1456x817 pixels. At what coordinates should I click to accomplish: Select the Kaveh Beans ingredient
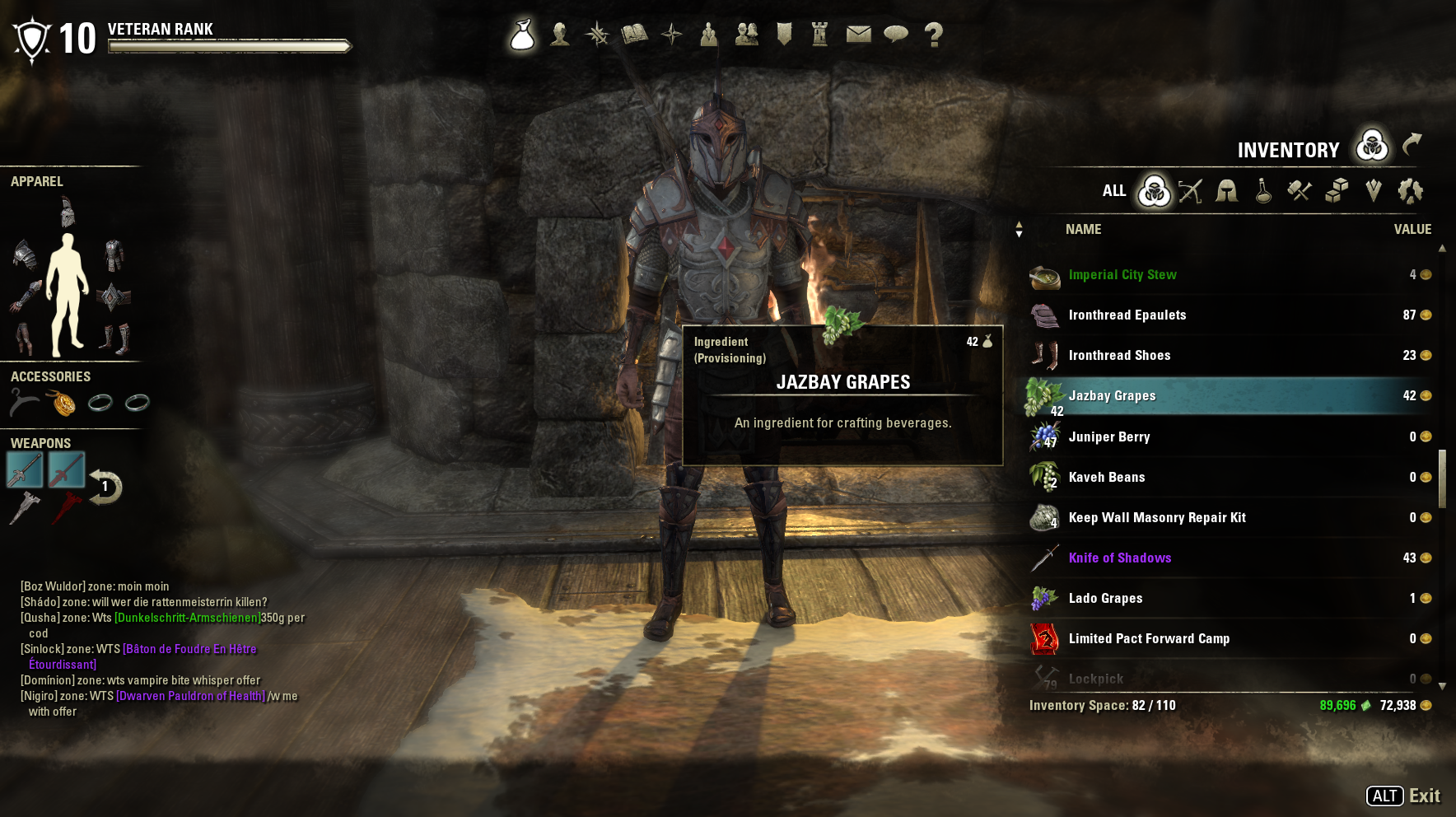tap(1106, 477)
